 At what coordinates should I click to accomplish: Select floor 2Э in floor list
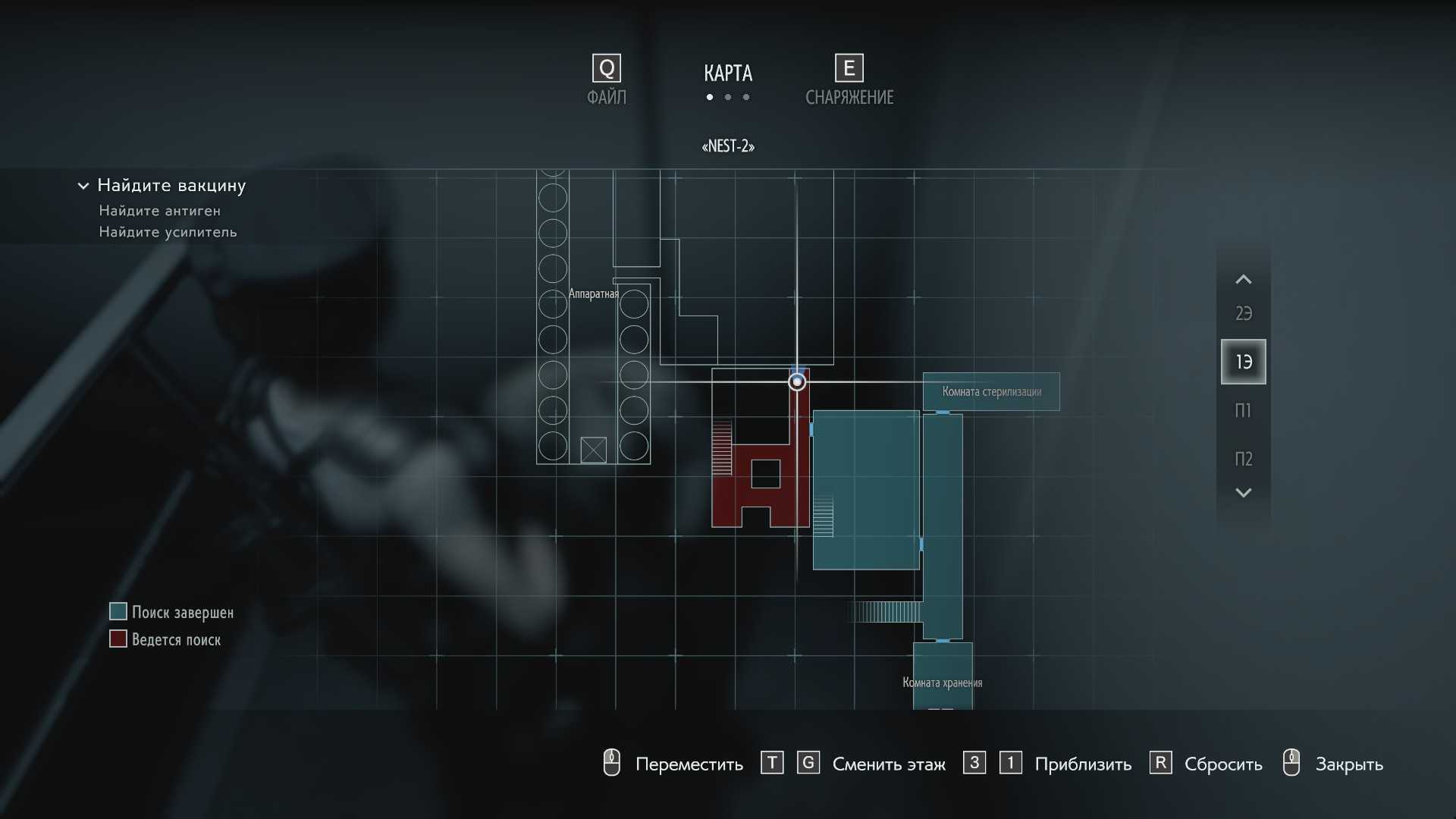pos(1243,313)
